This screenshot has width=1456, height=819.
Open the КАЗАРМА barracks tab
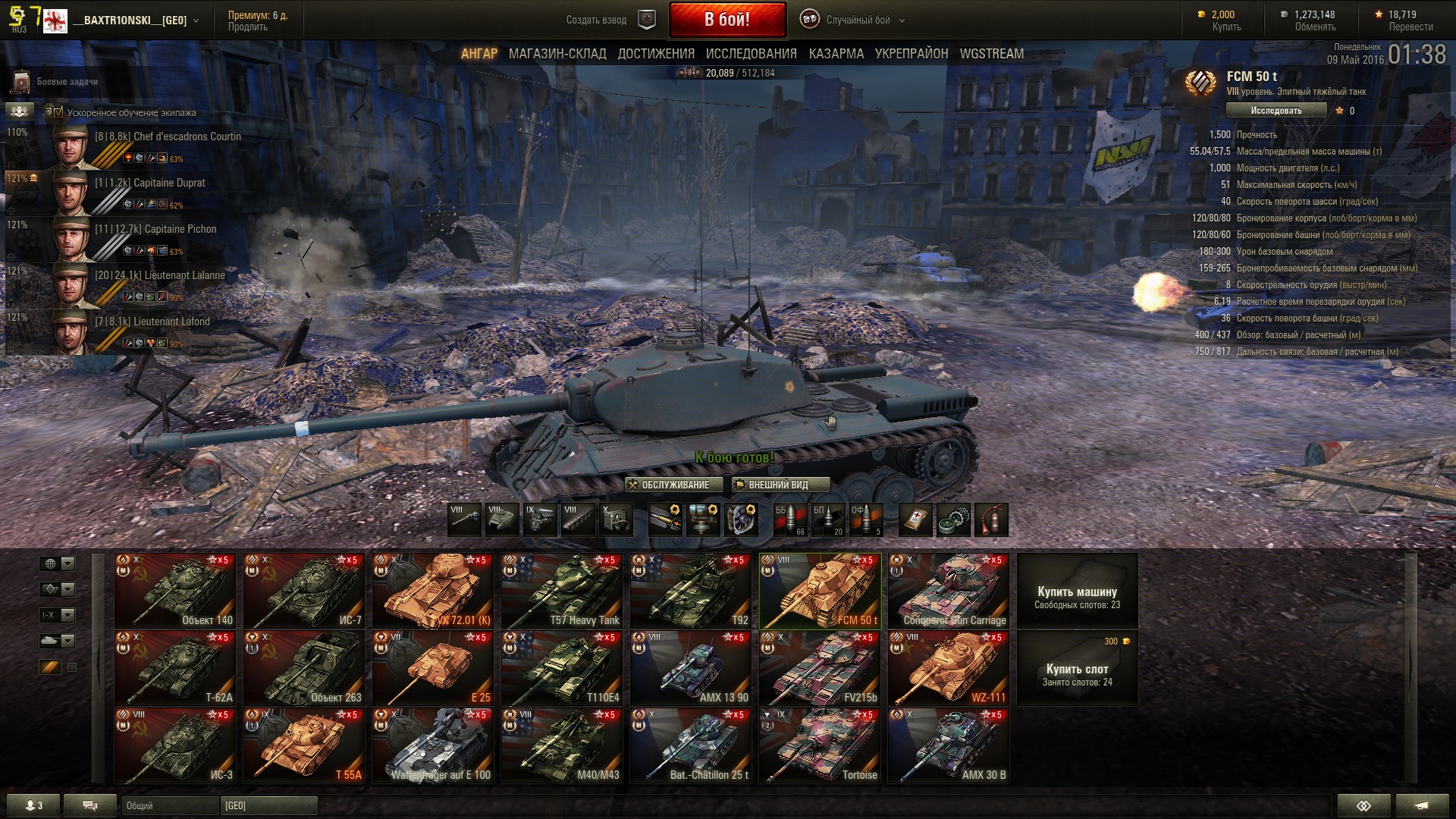tap(836, 54)
